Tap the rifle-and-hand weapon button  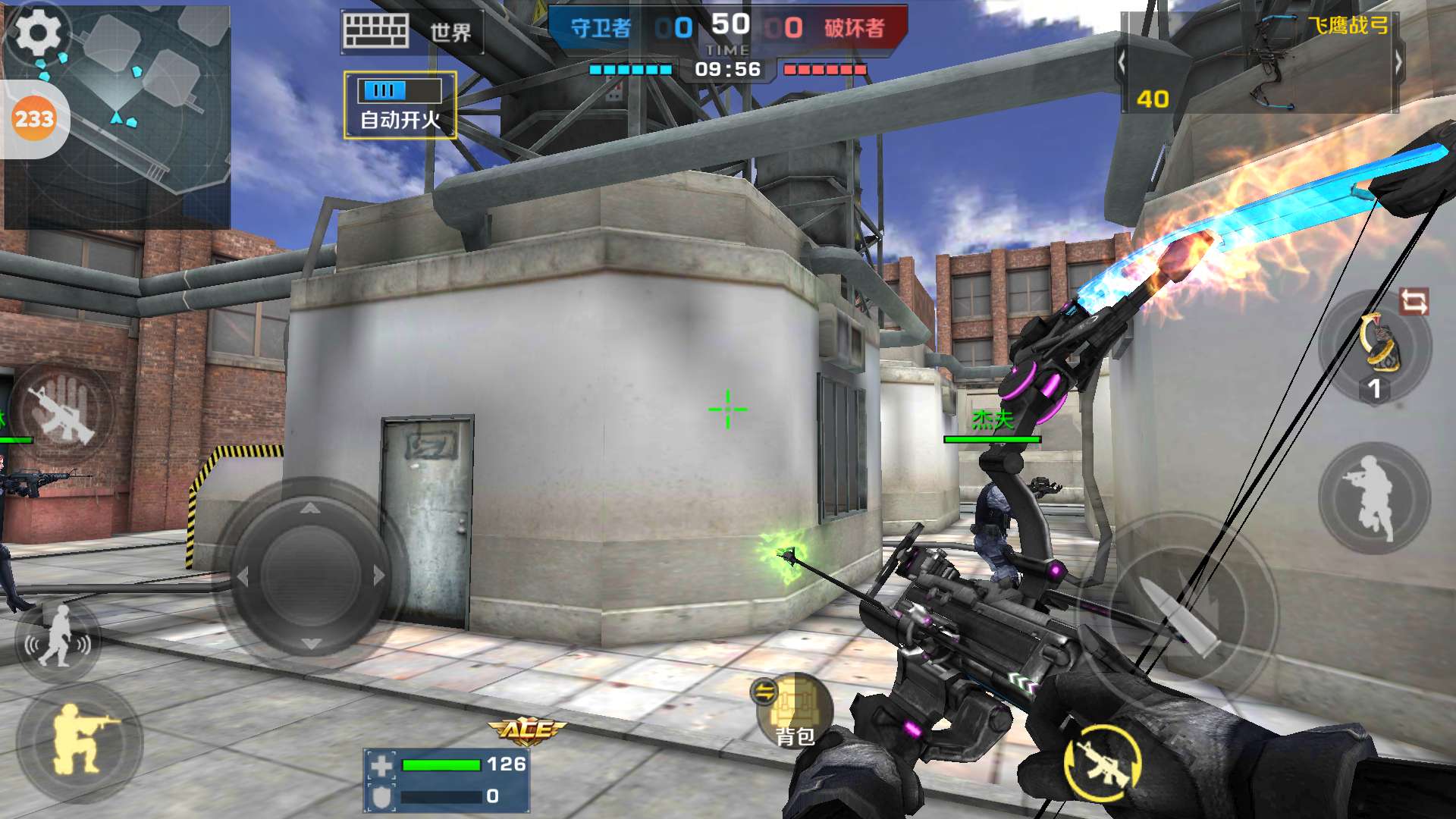click(x=66, y=413)
